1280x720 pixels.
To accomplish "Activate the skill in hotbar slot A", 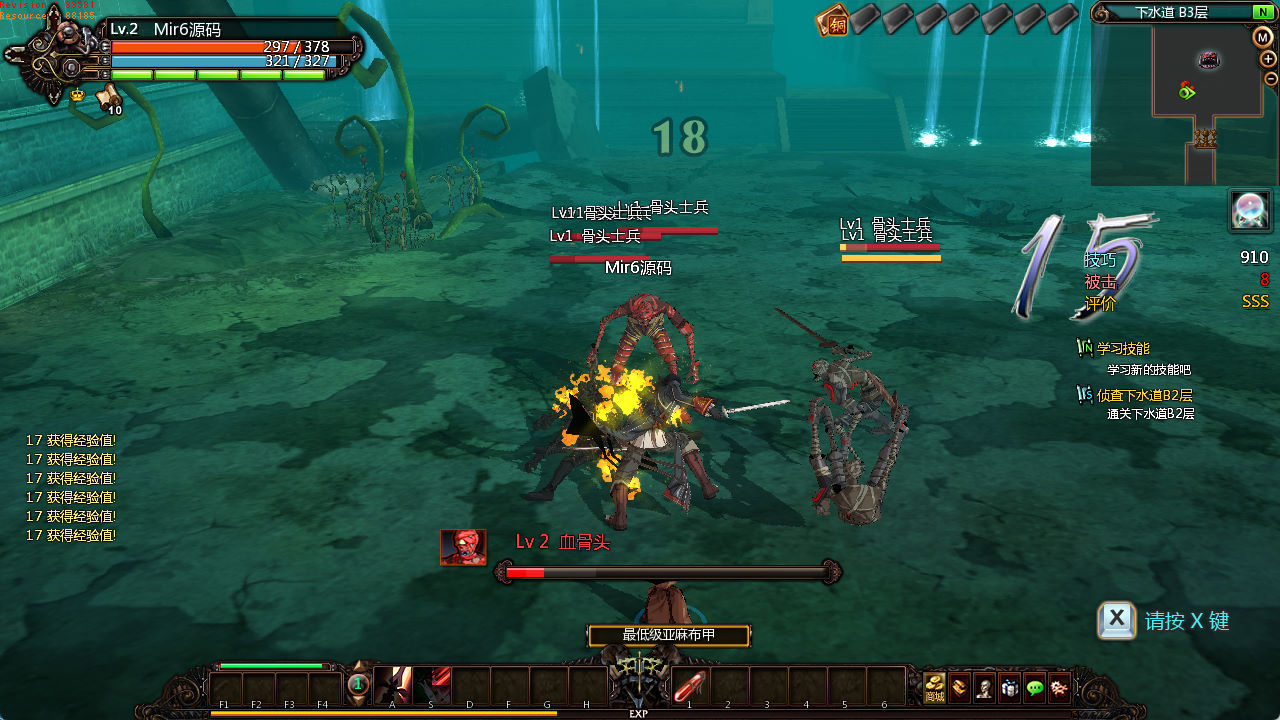I will tap(392, 686).
